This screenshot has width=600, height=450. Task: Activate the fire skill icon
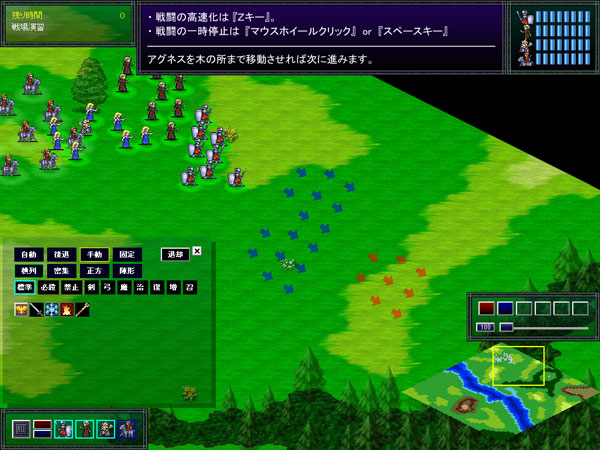tap(67, 310)
